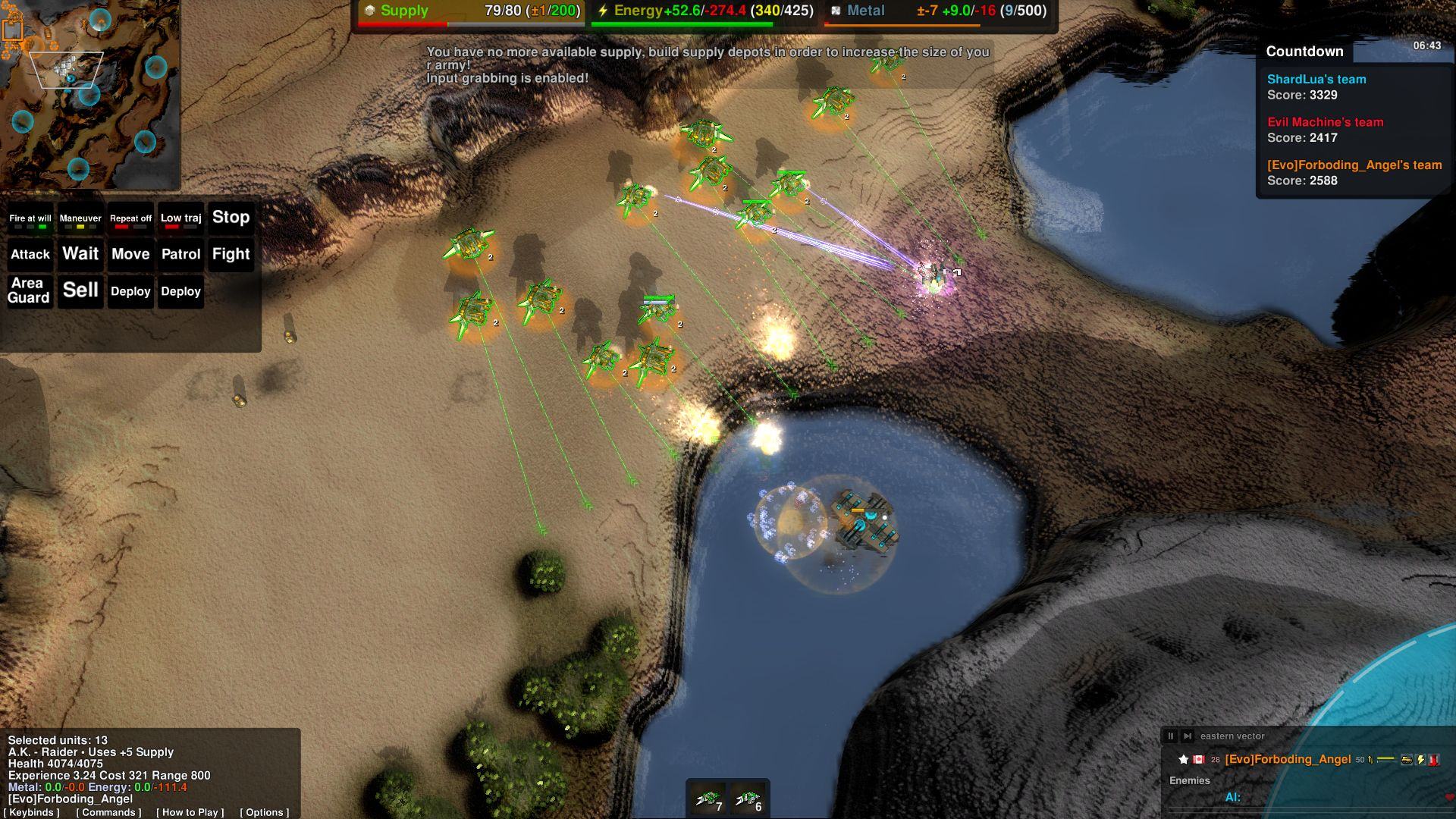This screenshot has height=819, width=1456.
Task: Toggle the Repeat off setting
Action: [130, 220]
